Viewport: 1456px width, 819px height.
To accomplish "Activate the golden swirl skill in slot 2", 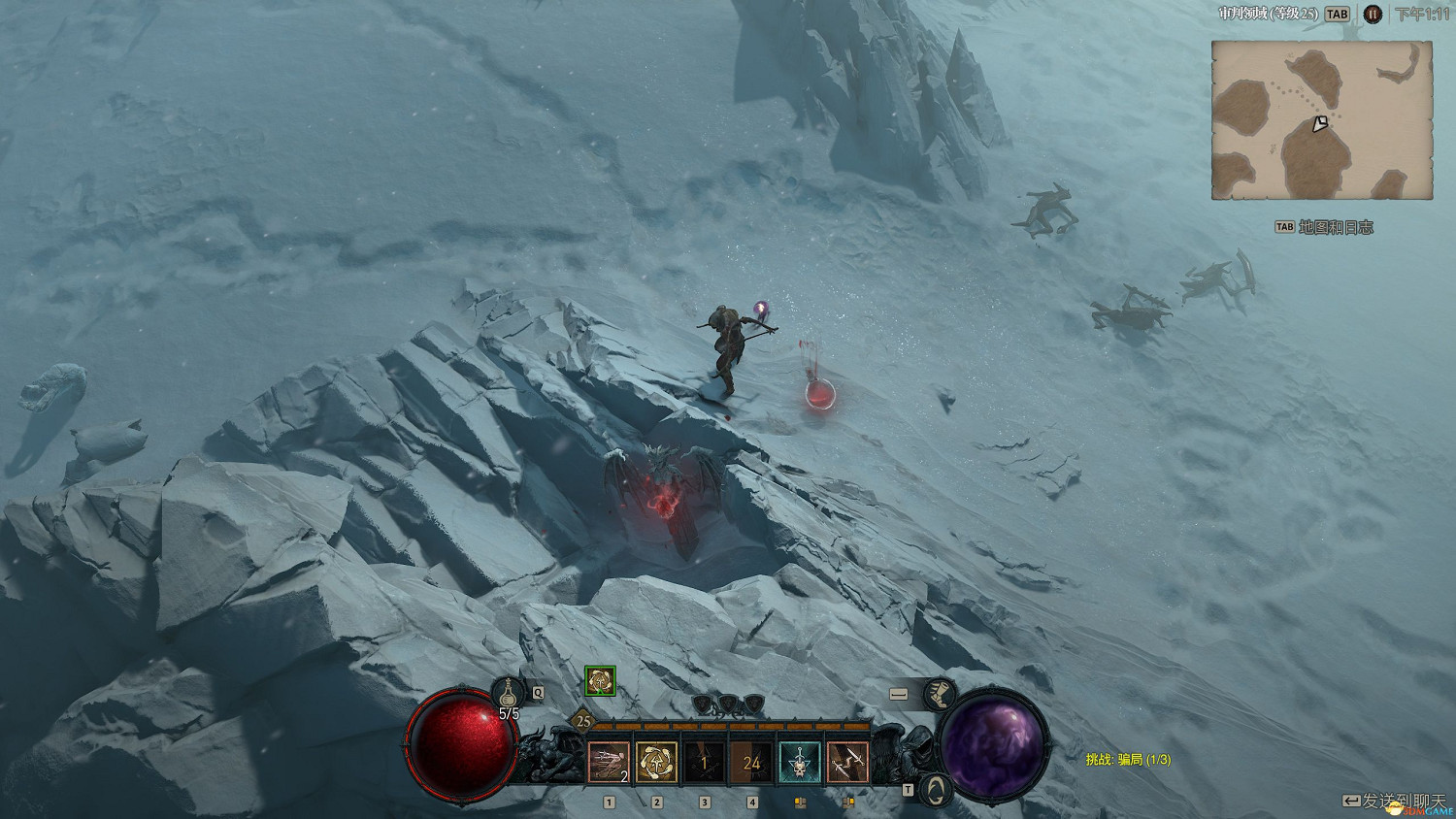I will [x=656, y=763].
